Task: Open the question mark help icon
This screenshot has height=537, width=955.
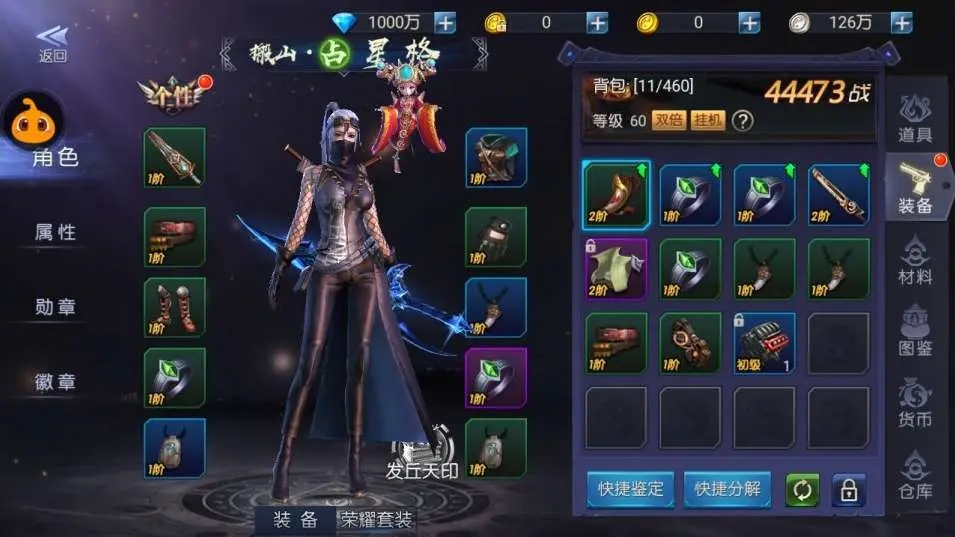Action: 742,121
